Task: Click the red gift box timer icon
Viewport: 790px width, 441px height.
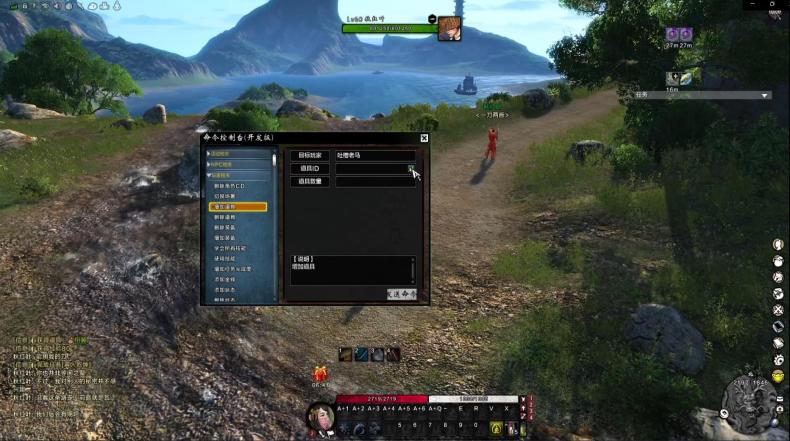Action: click(x=321, y=372)
